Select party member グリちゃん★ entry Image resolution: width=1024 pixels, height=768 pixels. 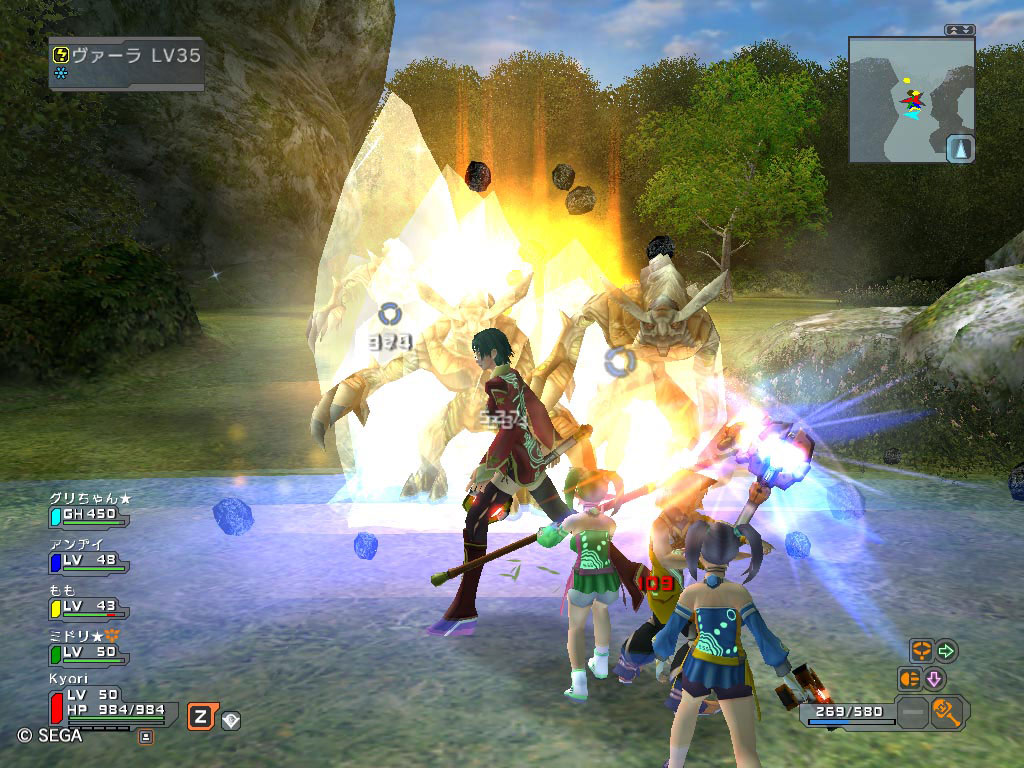pos(88,509)
